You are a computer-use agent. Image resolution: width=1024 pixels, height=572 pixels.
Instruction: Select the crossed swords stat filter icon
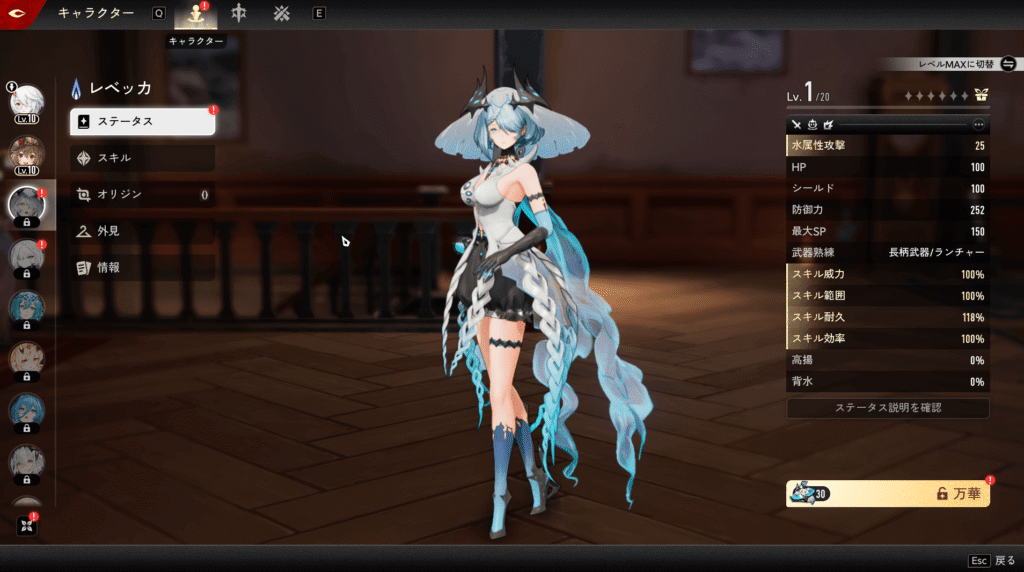797,125
